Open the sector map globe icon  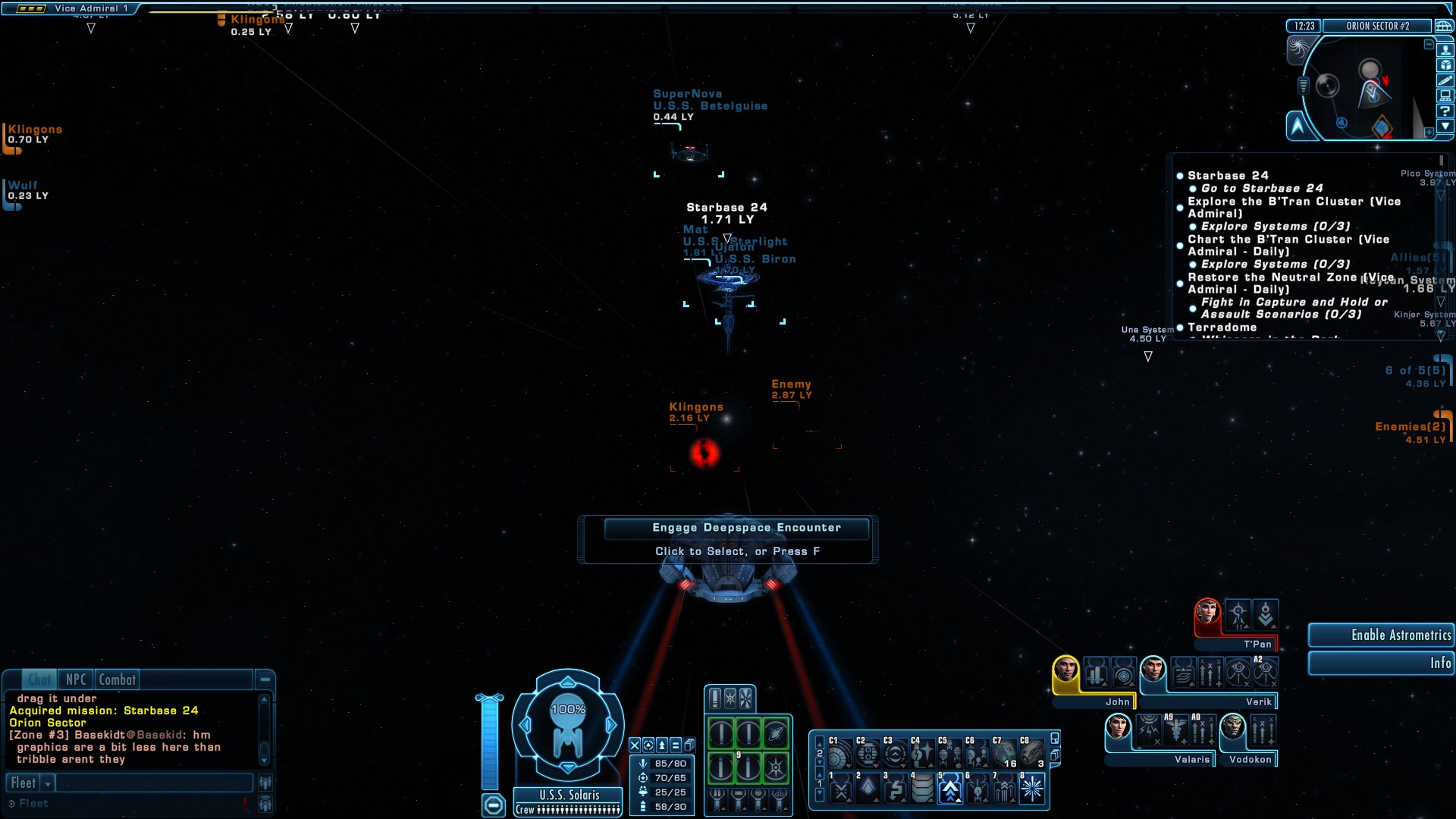tap(1444, 26)
